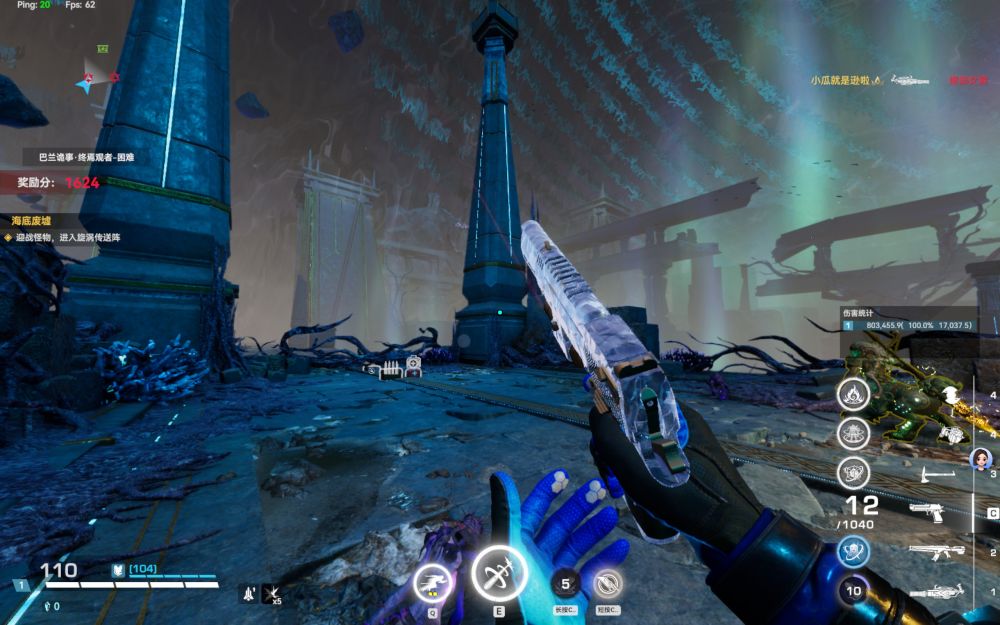Equip the heavy machine gun in slot 1
The height and width of the screenshot is (625, 1000).
[936, 592]
